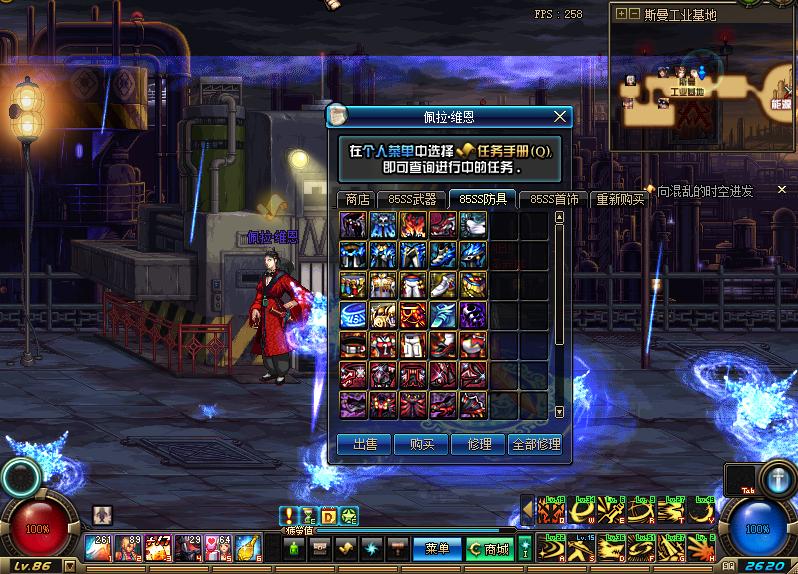This screenshot has width=798, height=574.
Task: Click the 出售 sell button
Action: click(x=364, y=444)
